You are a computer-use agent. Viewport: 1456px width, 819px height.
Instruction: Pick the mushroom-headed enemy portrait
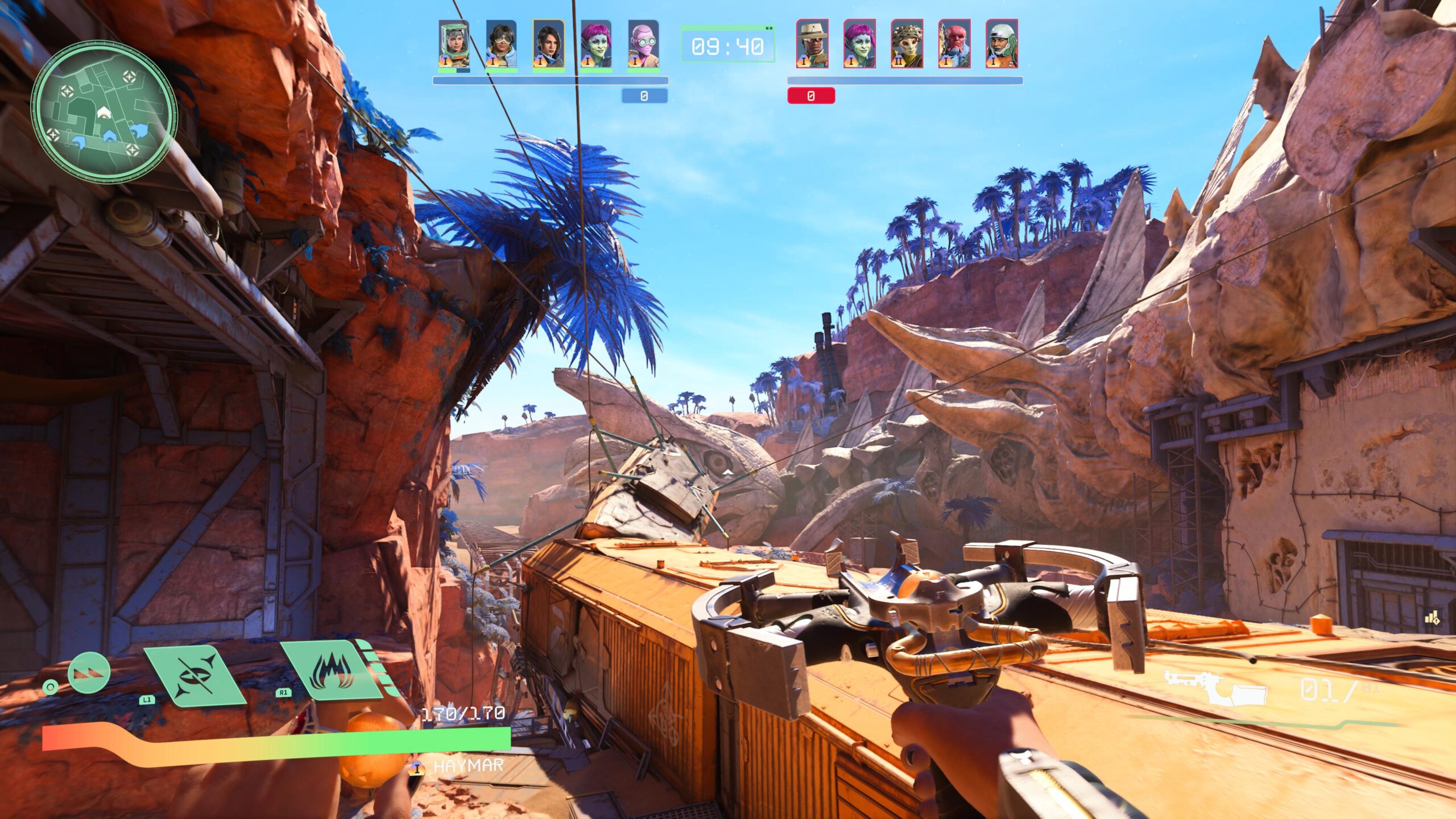[907, 44]
